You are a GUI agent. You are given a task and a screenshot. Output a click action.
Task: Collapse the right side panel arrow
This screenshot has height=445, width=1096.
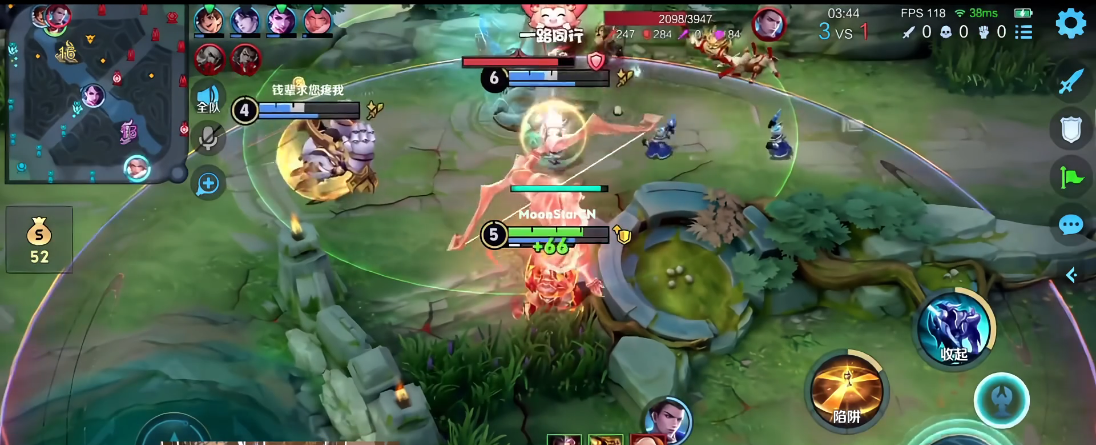point(1071,274)
